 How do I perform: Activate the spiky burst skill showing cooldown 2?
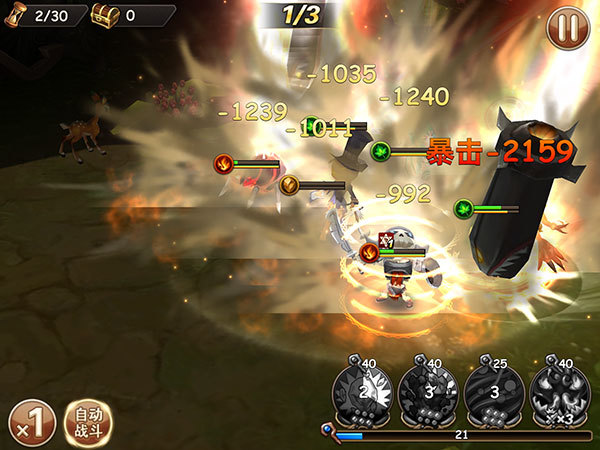coord(363,392)
